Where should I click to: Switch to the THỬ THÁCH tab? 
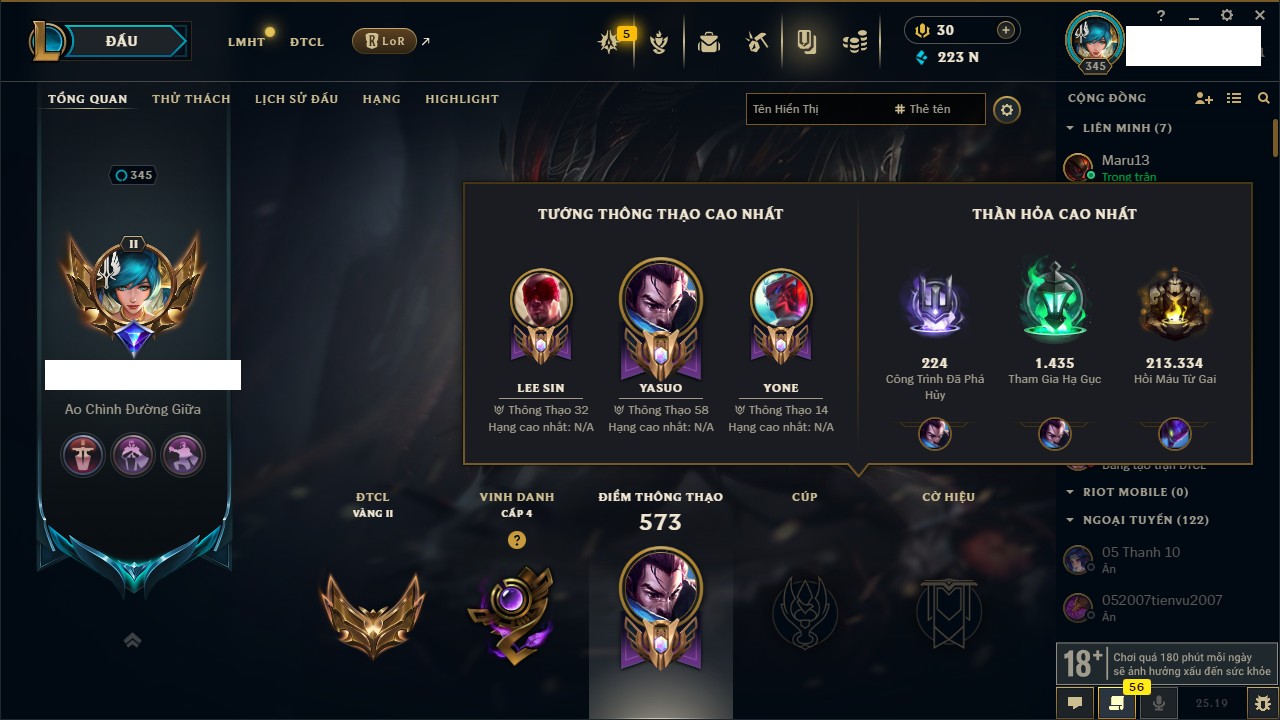[191, 99]
